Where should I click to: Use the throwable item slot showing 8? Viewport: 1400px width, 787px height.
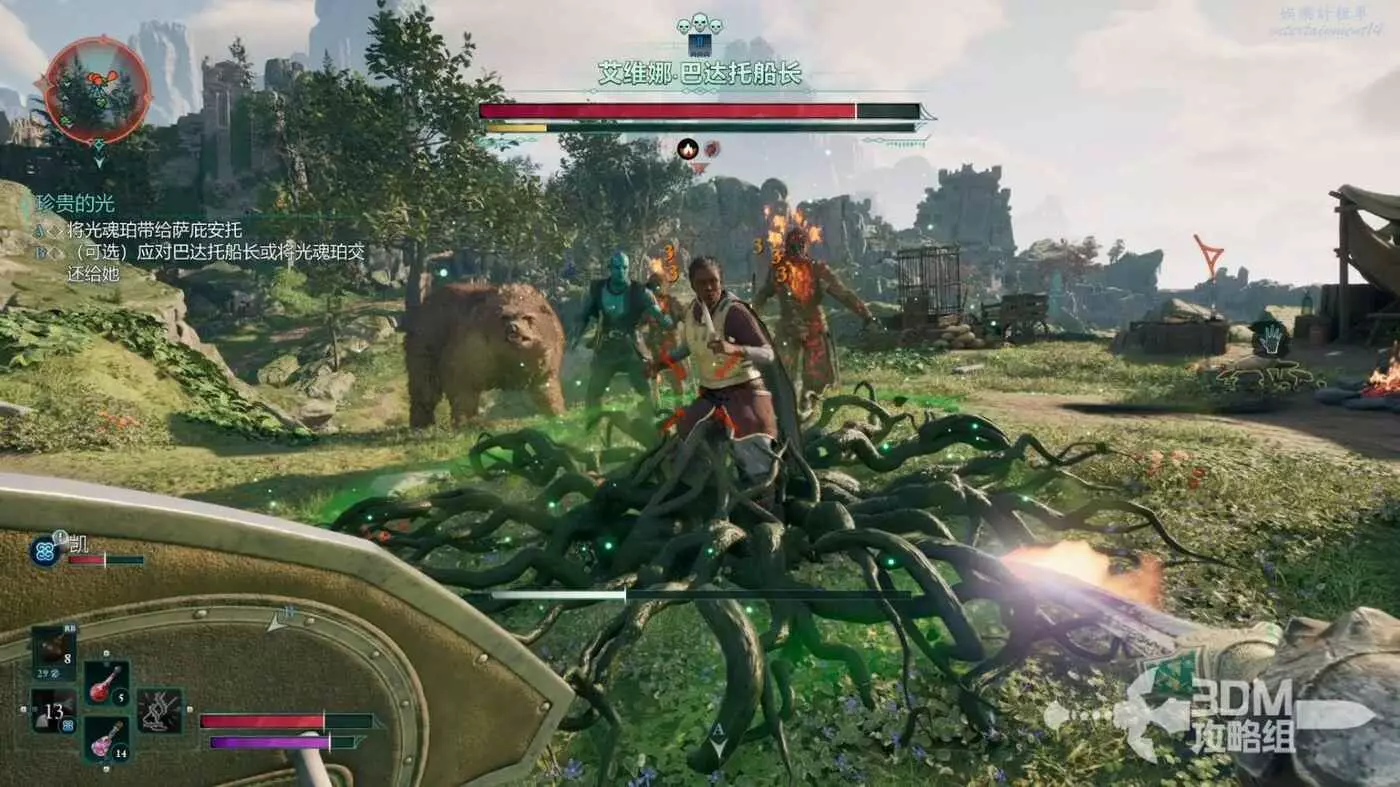click(x=53, y=650)
